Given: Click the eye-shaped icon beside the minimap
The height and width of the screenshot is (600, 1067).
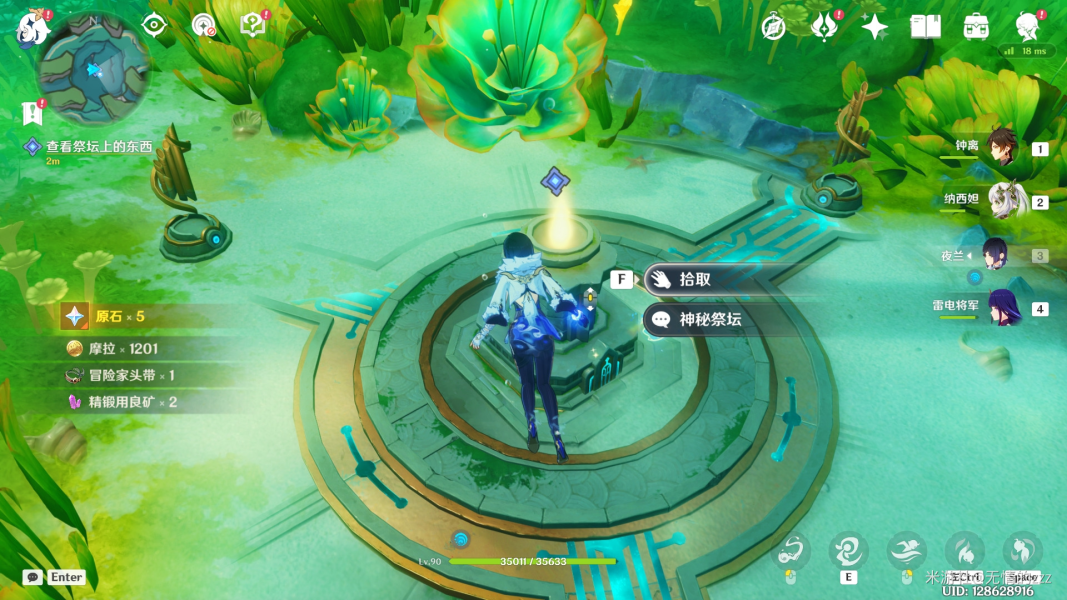Looking at the screenshot, I should [x=153, y=25].
